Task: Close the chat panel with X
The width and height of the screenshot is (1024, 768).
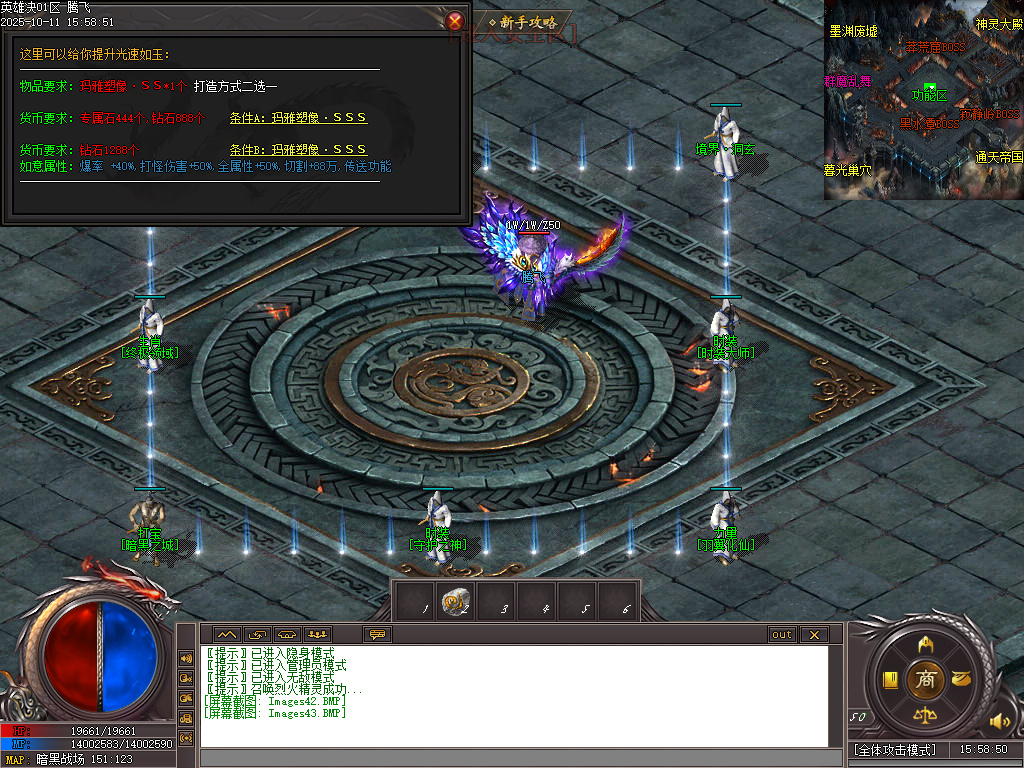Action: (814, 634)
